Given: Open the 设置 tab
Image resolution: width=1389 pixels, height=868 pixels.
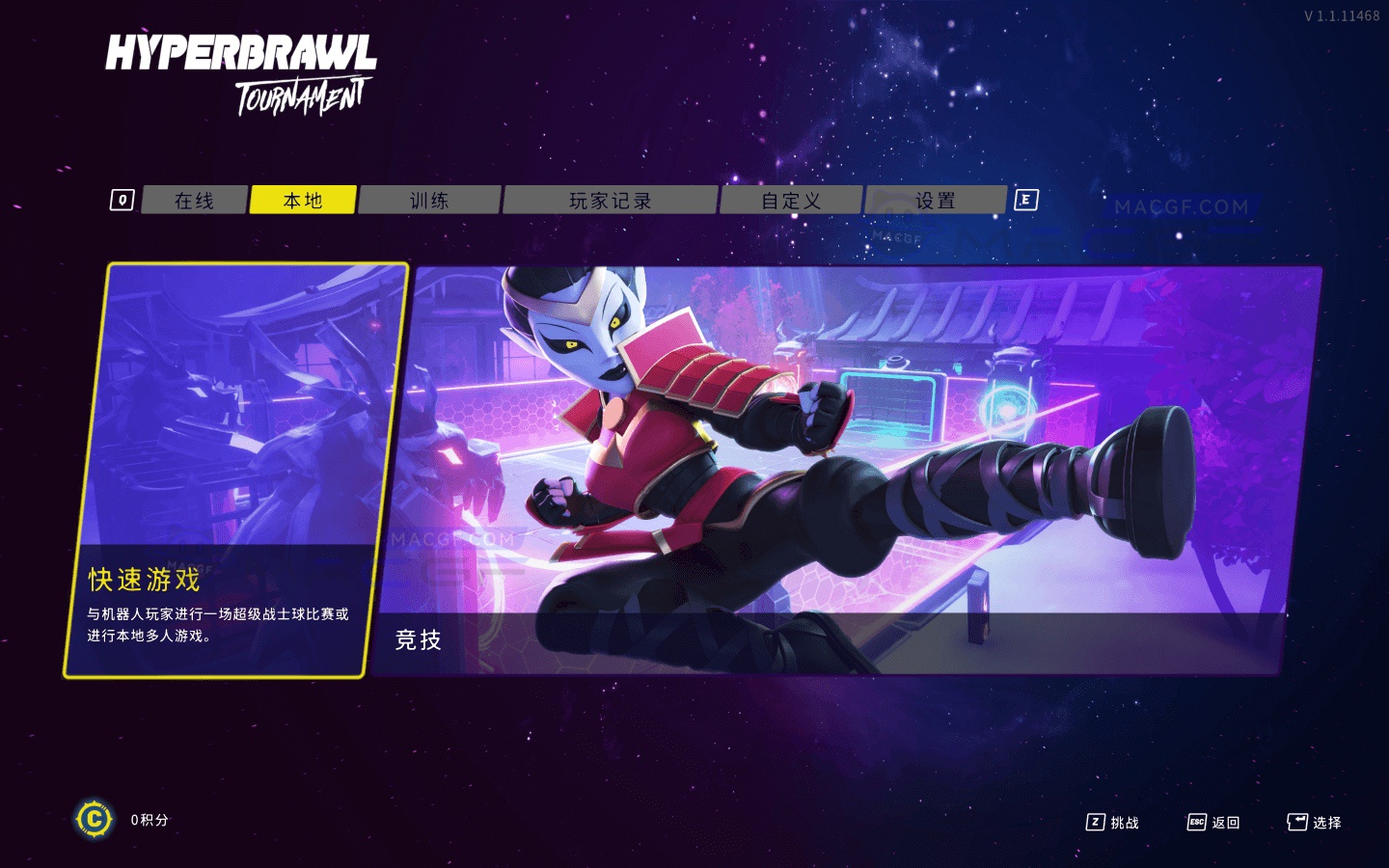Looking at the screenshot, I should click(x=935, y=200).
